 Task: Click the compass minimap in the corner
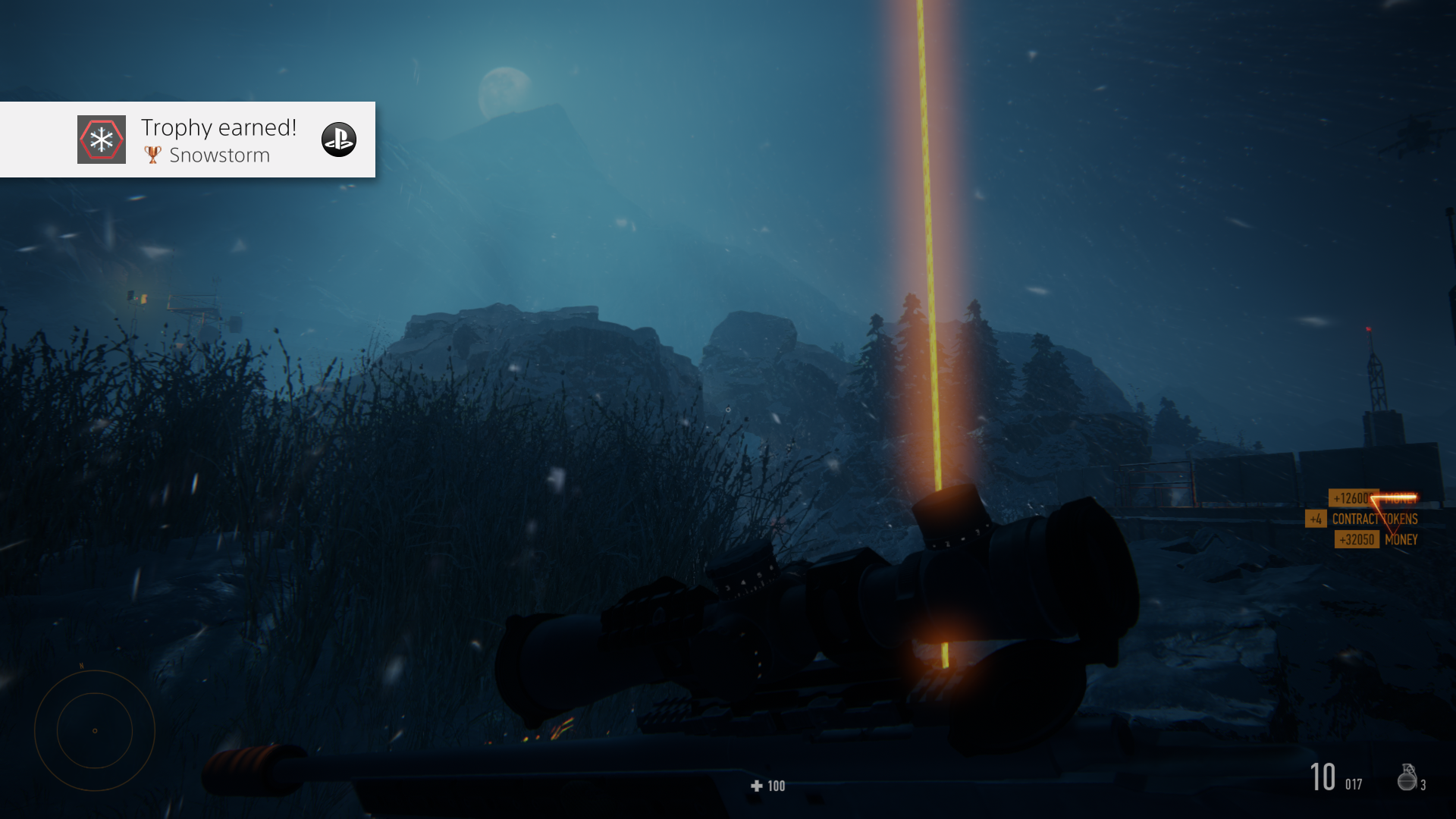point(95,730)
